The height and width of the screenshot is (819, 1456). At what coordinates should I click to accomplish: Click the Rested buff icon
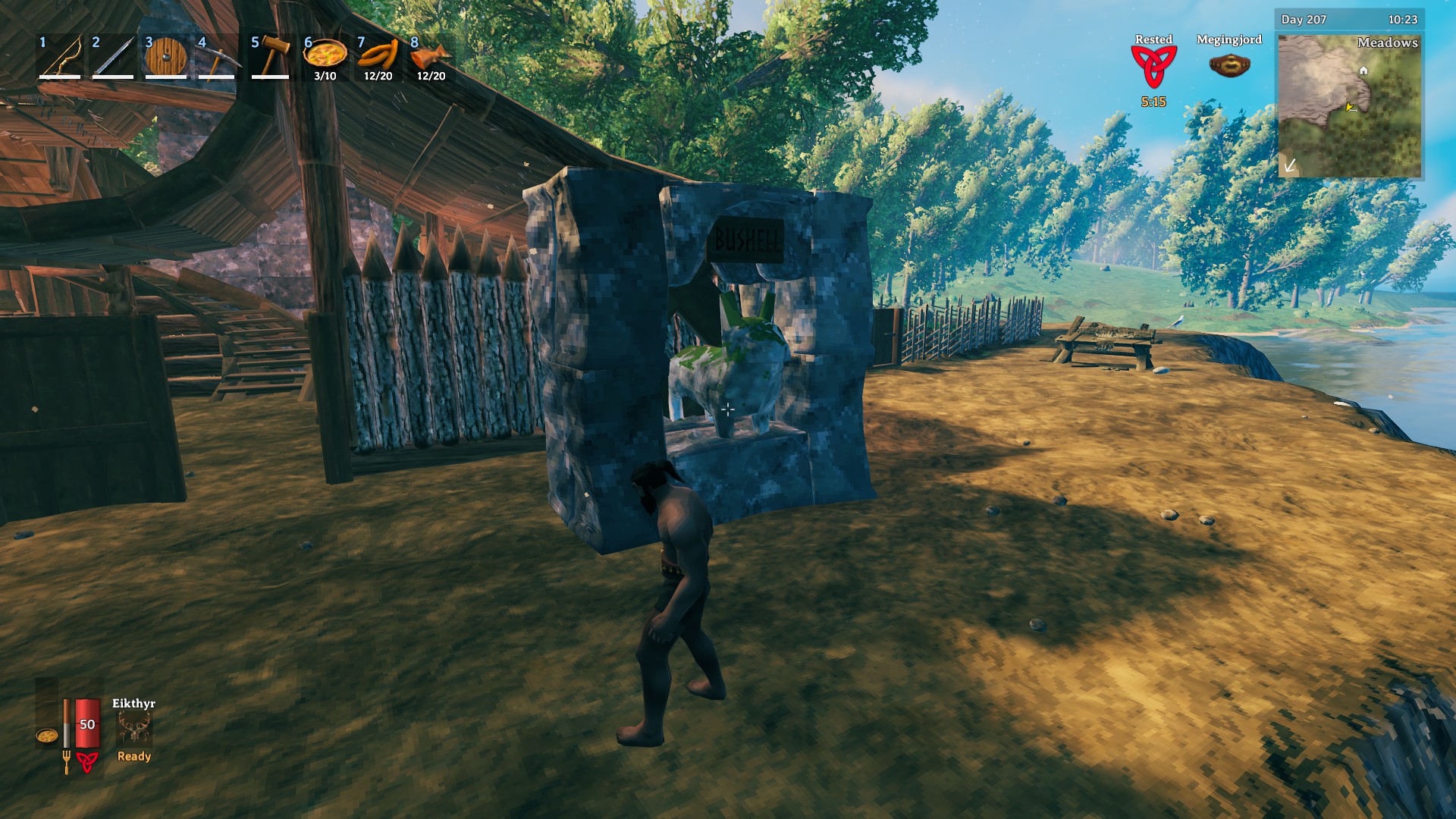pos(1153,67)
